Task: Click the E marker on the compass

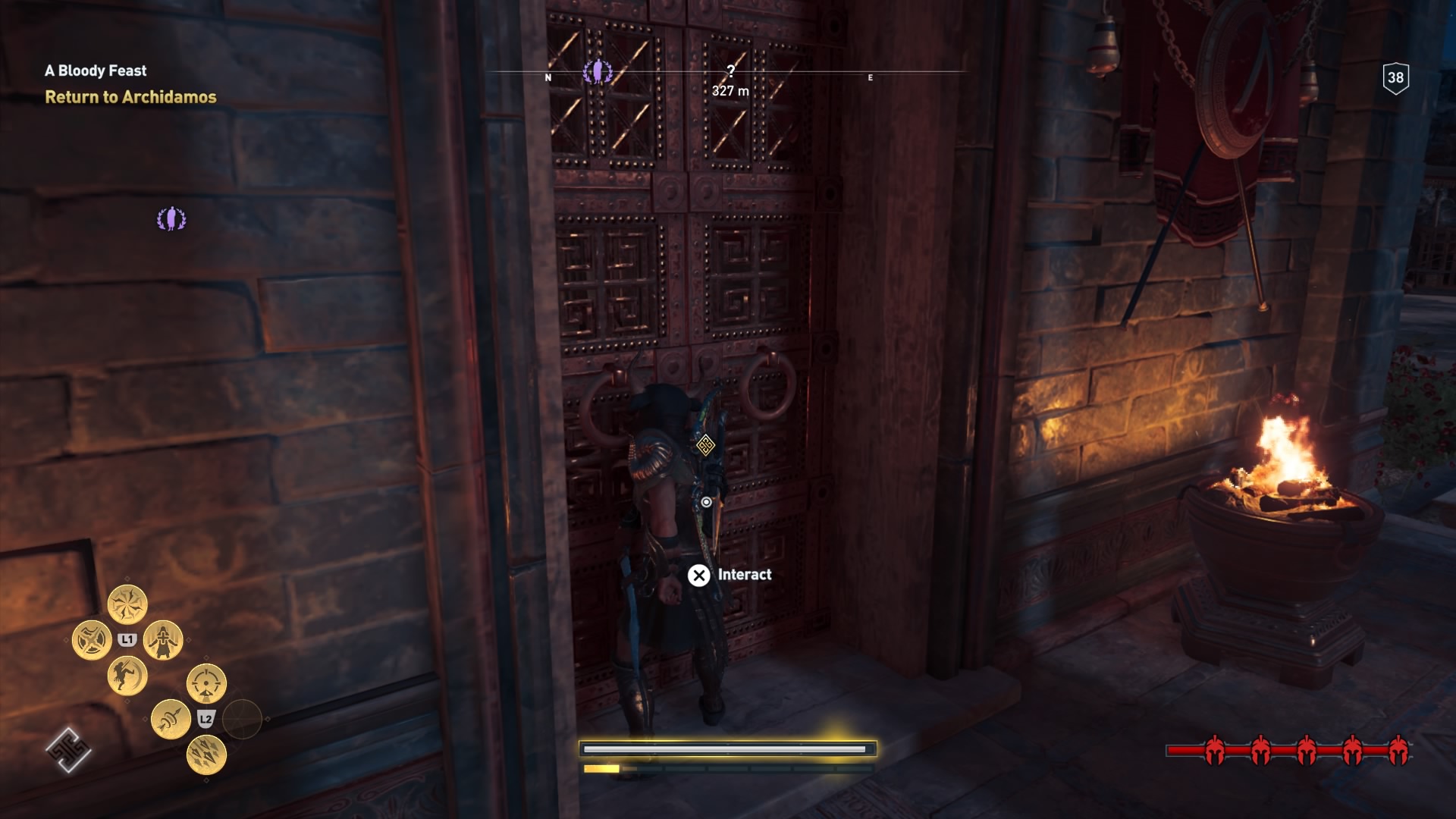Action: pyautogui.click(x=870, y=77)
